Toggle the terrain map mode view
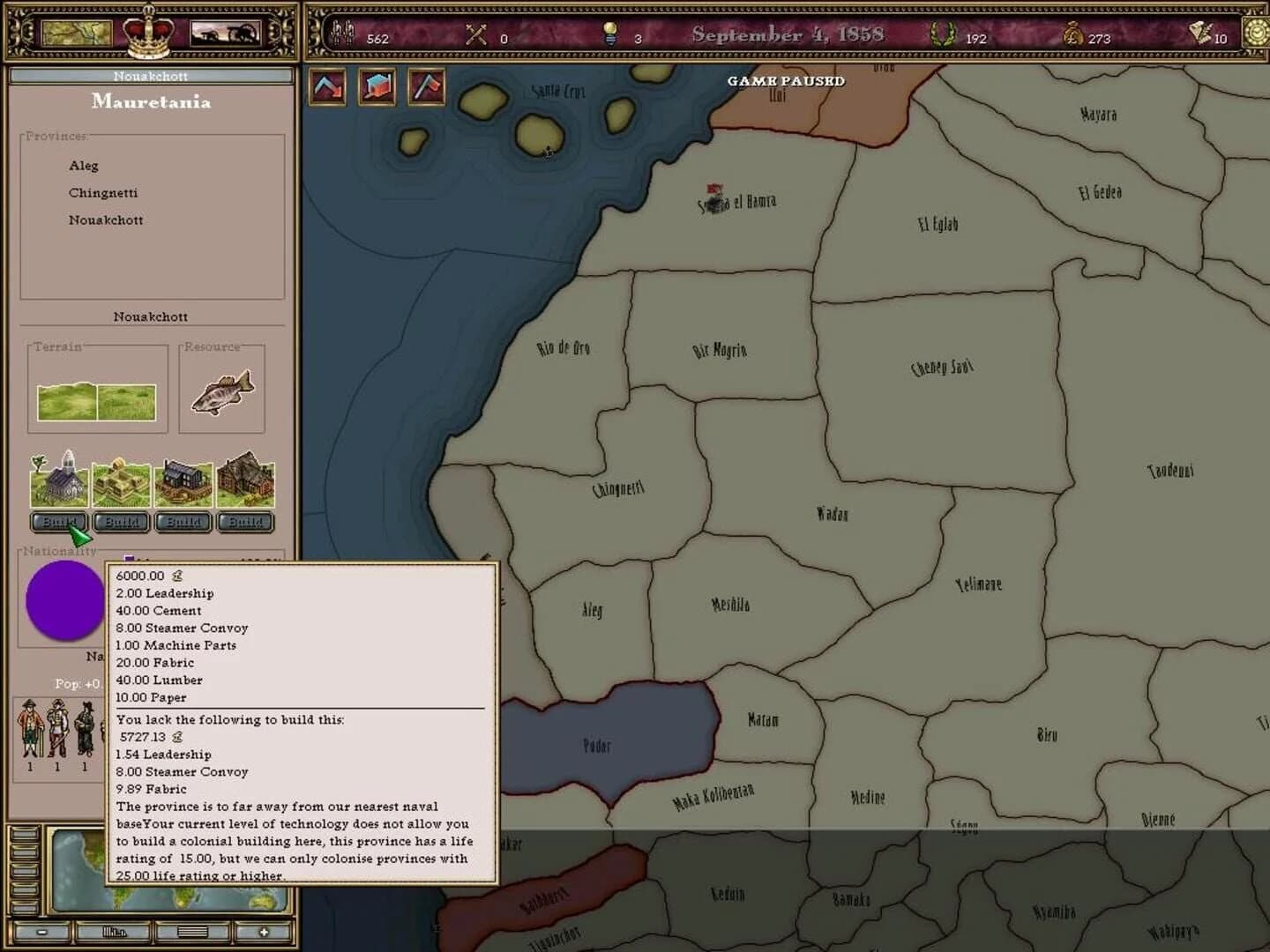The image size is (1270, 952). (377, 87)
